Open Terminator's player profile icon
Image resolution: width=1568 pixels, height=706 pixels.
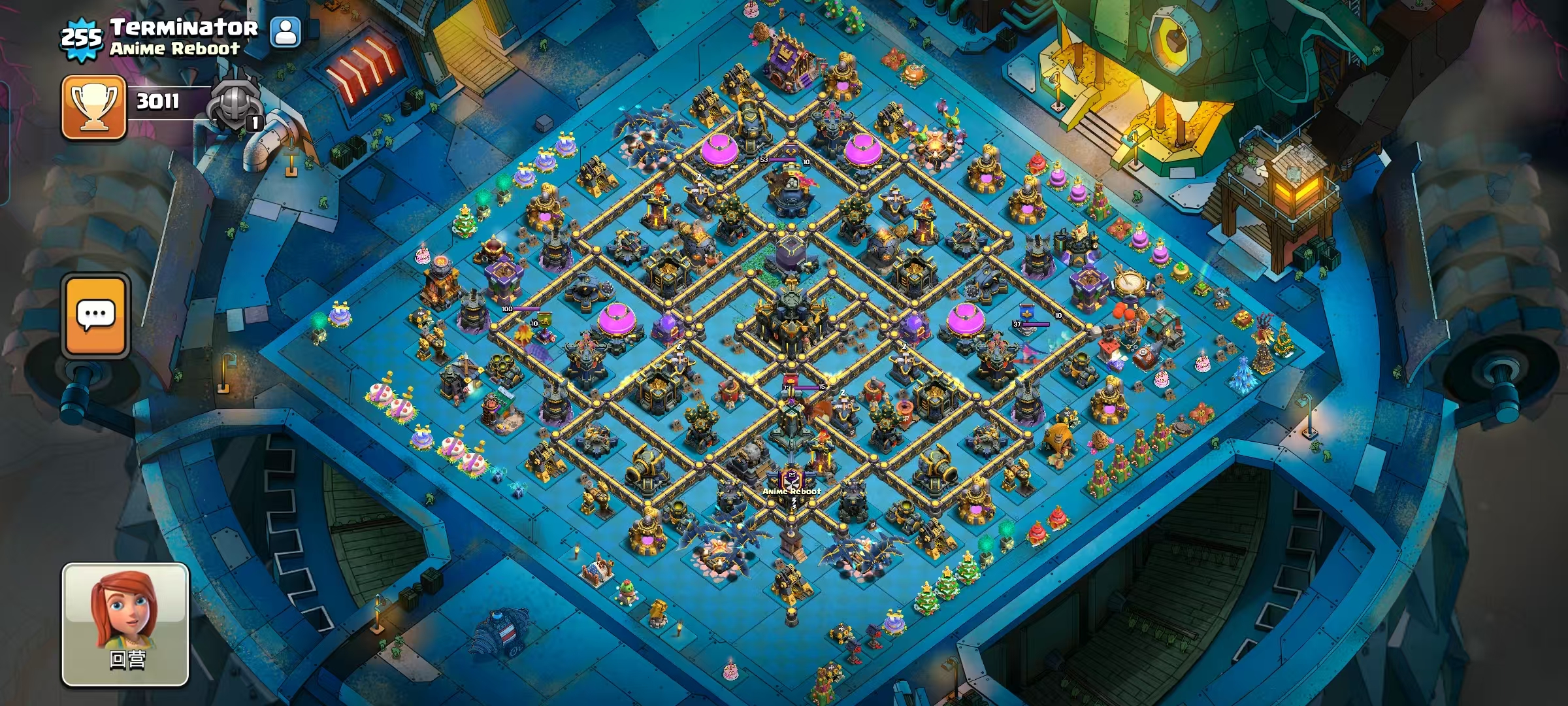click(x=286, y=31)
